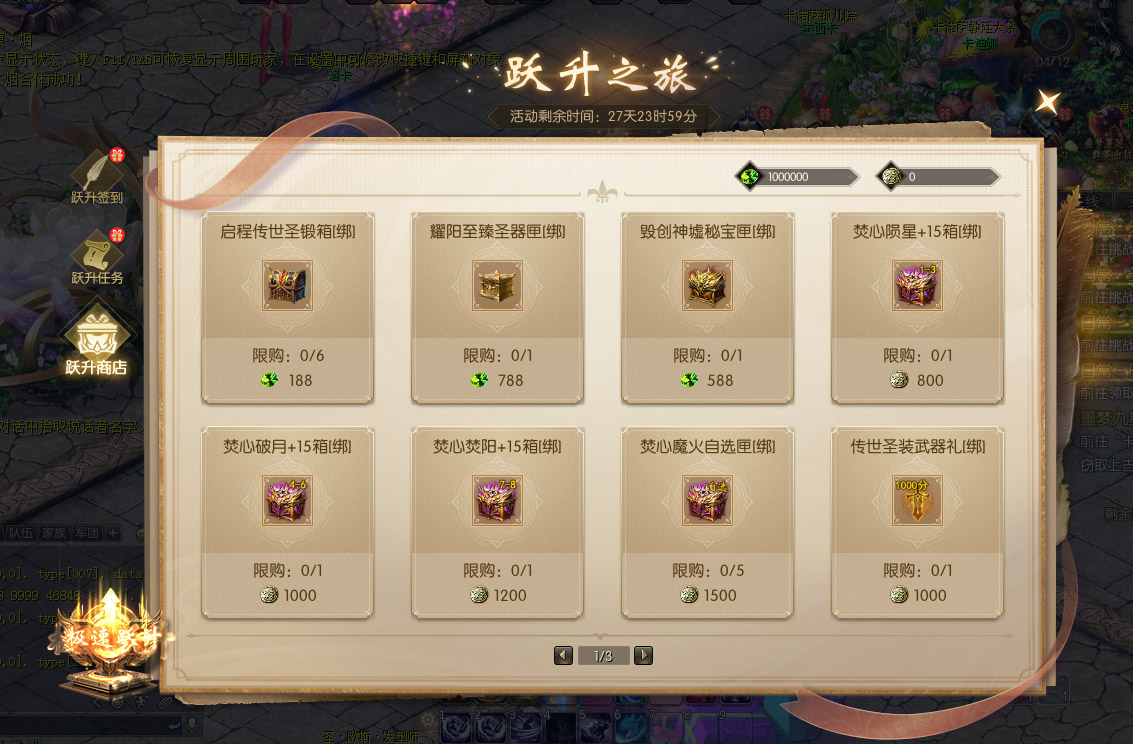
Task: Open the 军团 legion chat channel
Action: [85, 533]
